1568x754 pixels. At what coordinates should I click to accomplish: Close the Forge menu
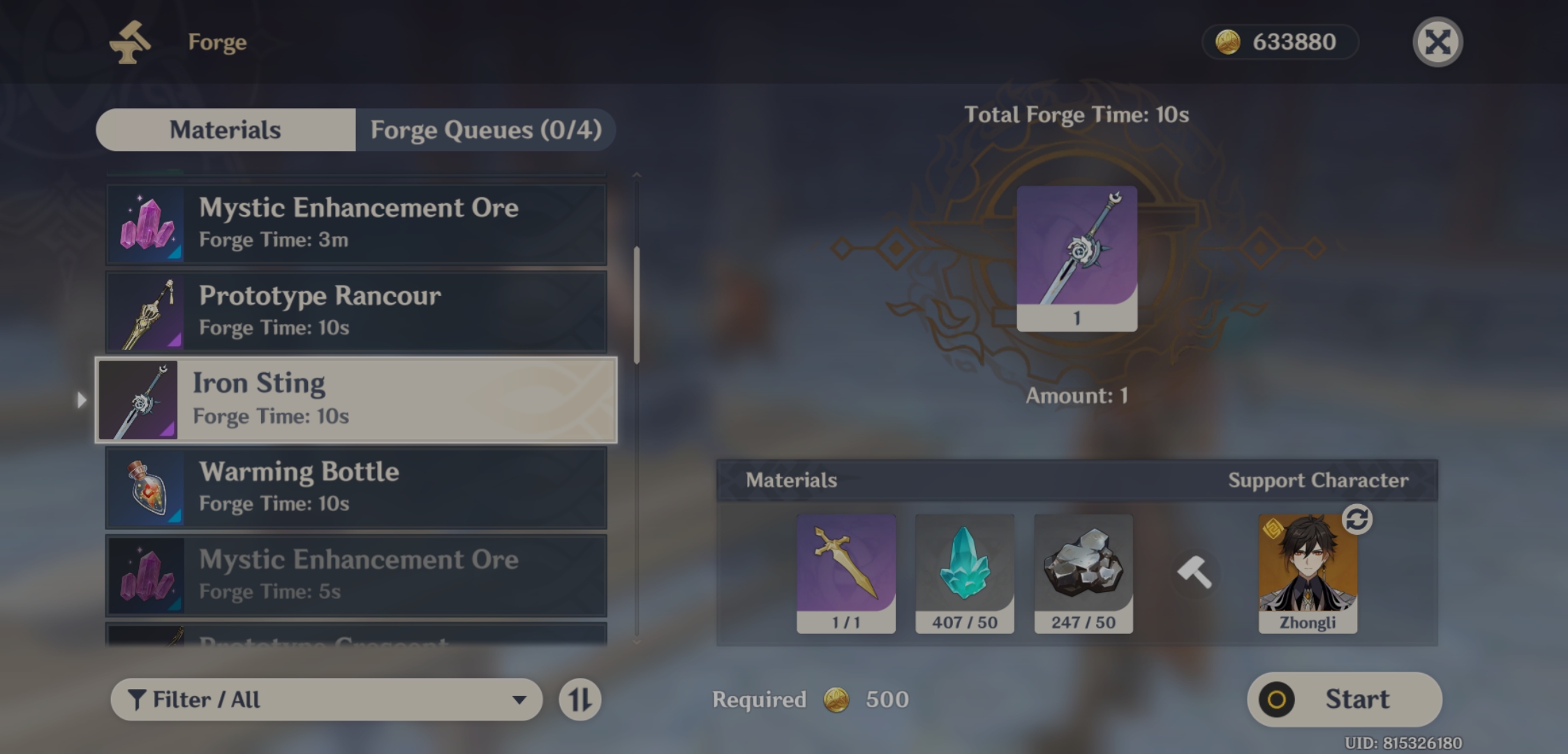(x=1437, y=42)
